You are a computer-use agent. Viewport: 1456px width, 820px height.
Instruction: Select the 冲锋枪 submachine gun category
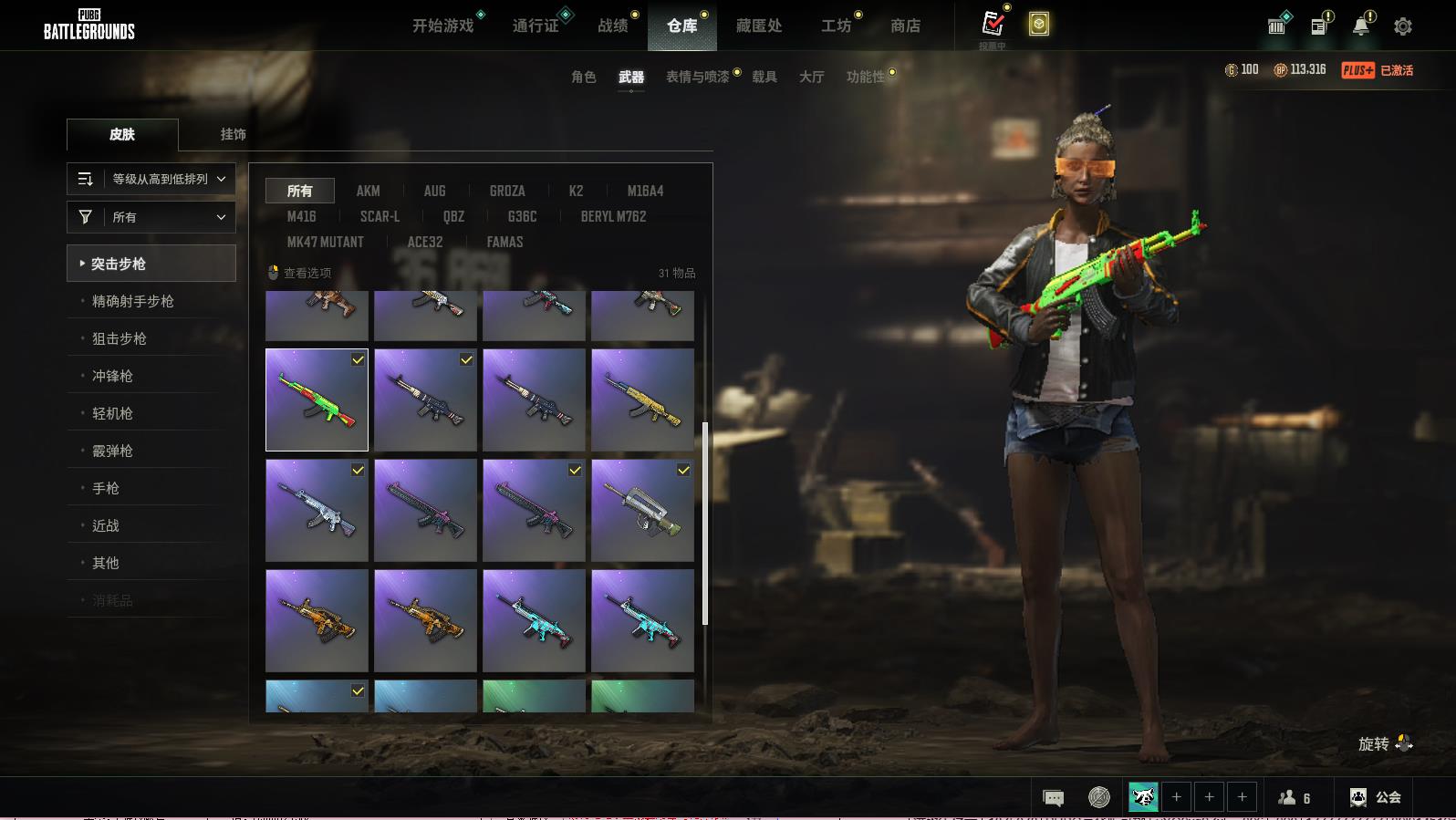[112, 376]
